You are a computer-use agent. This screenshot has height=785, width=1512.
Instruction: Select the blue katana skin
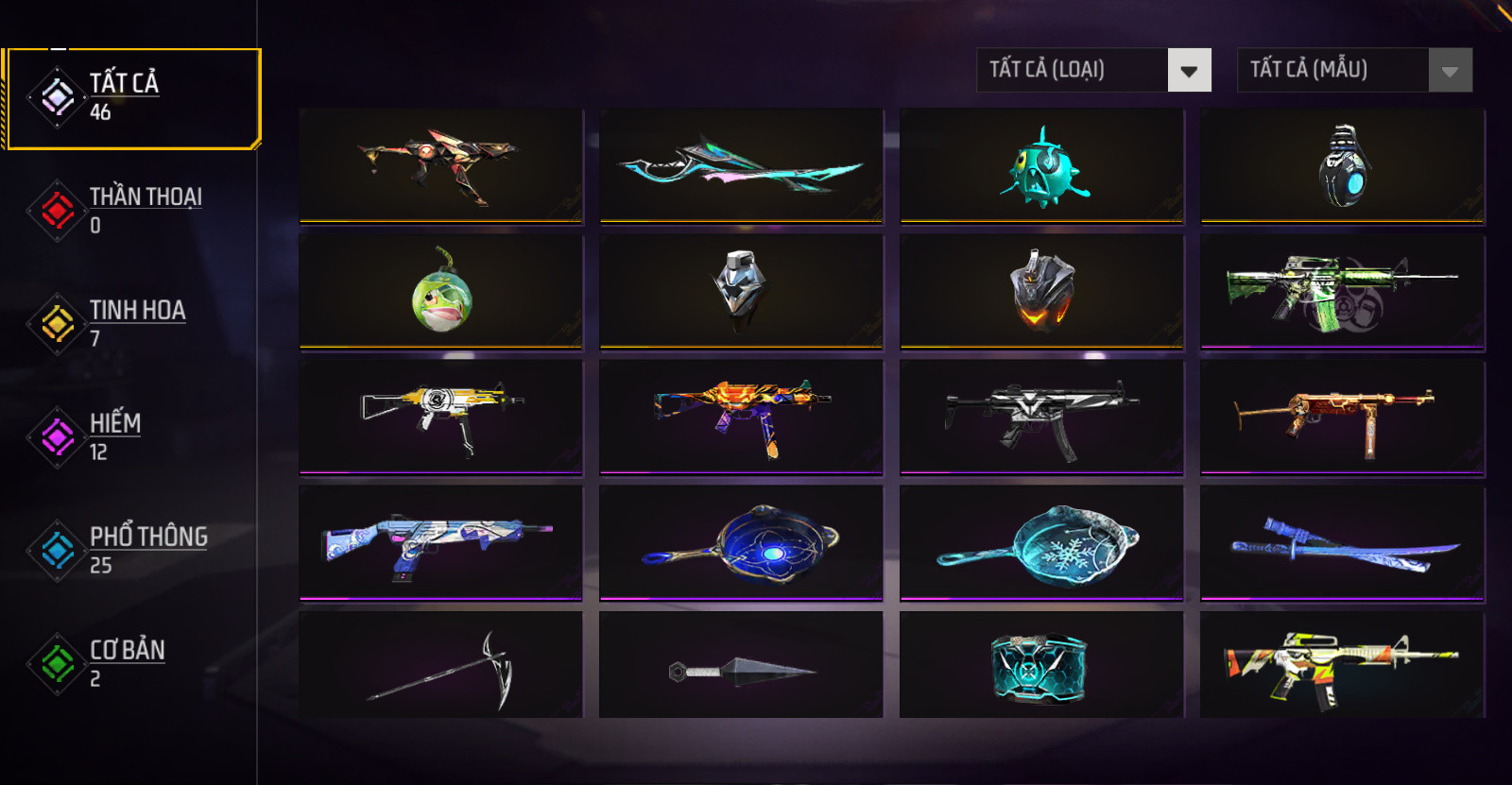(1342, 542)
